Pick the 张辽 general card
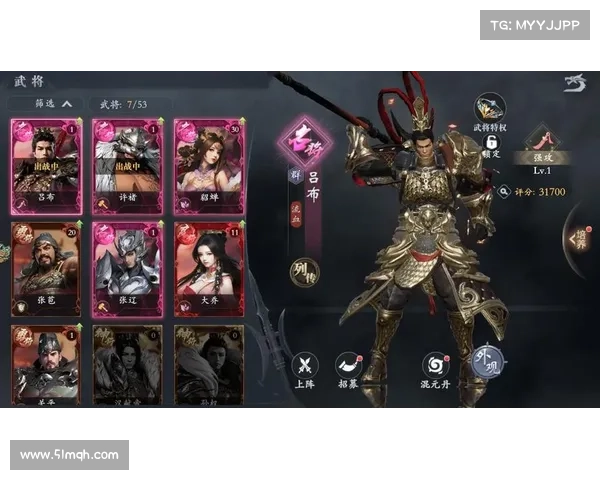 click(126, 266)
